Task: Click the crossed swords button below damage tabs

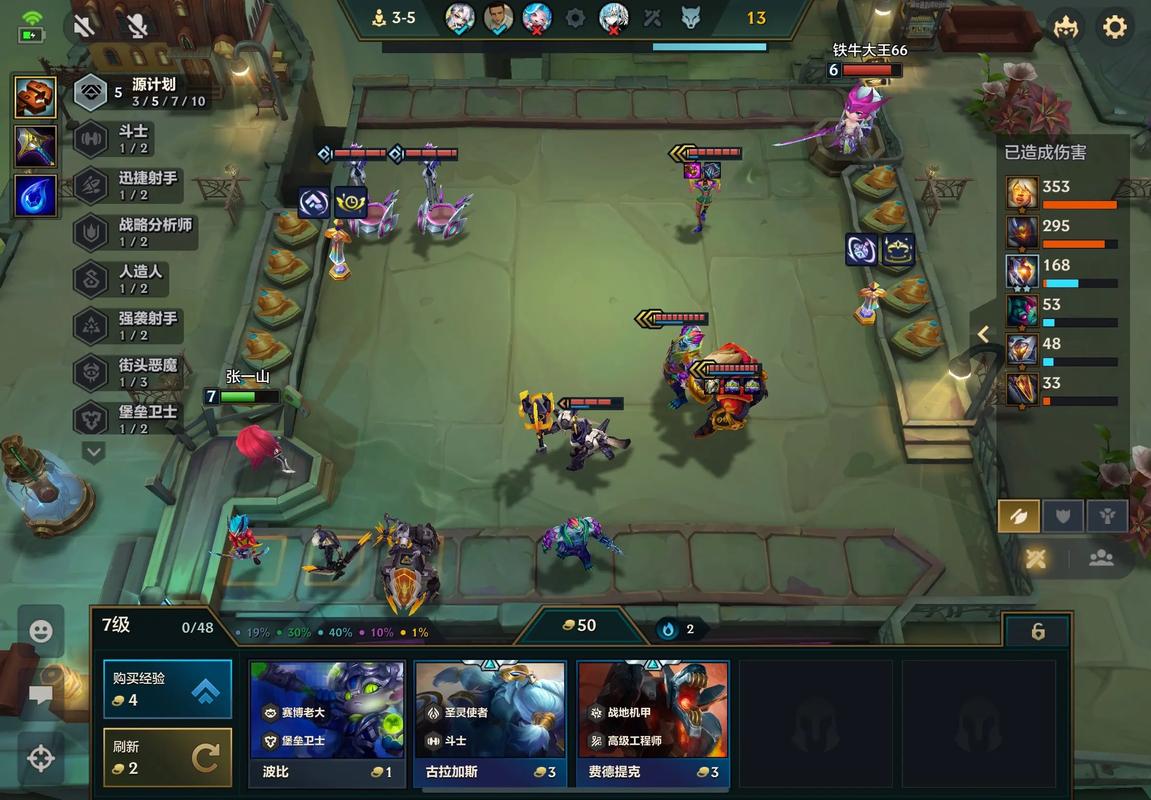Action: tap(1035, 558)
